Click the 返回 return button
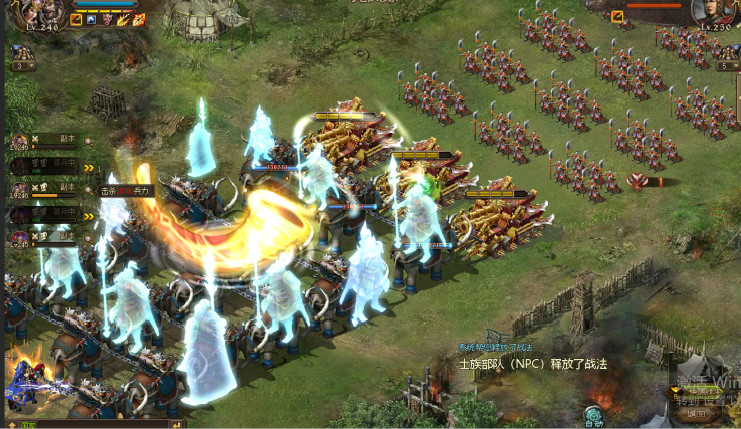The image size is (741, 429). click(x=693, y=413)
